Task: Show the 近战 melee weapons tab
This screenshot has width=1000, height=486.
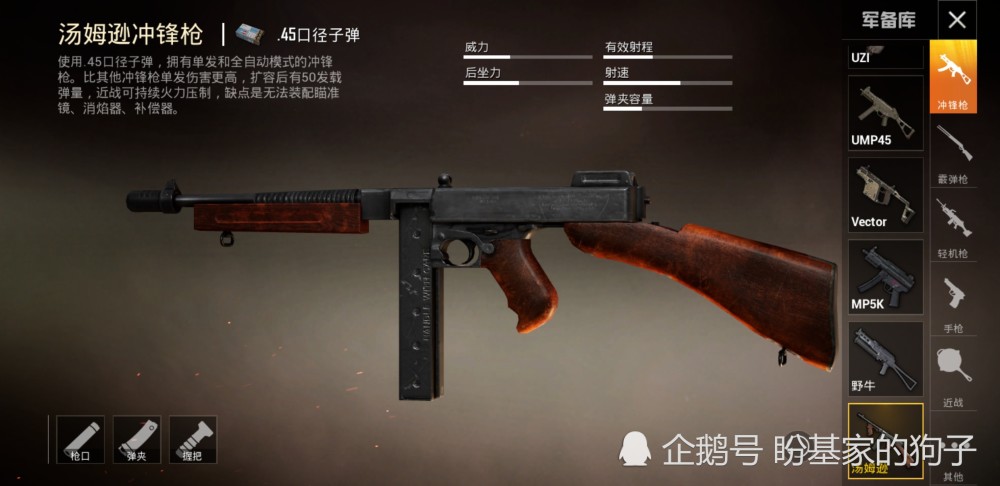Action: pyautogui.click(x=952, y=375)
